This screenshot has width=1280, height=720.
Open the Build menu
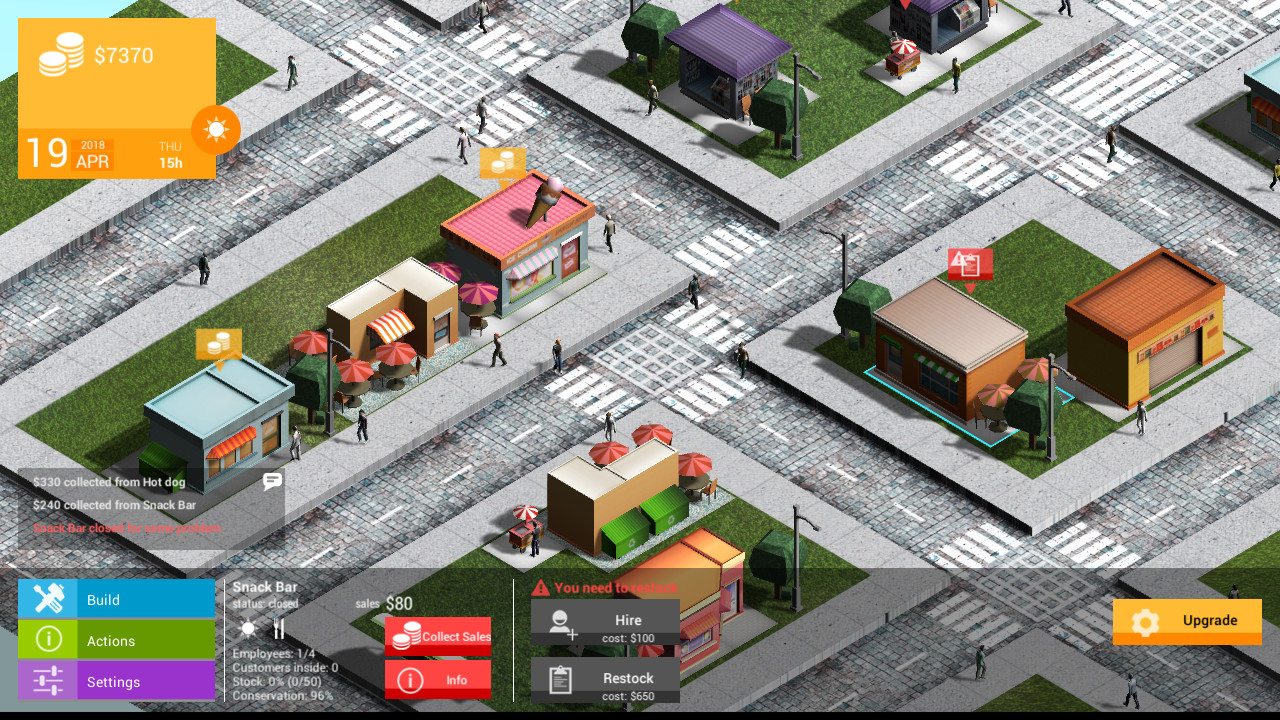pos(116,599)
